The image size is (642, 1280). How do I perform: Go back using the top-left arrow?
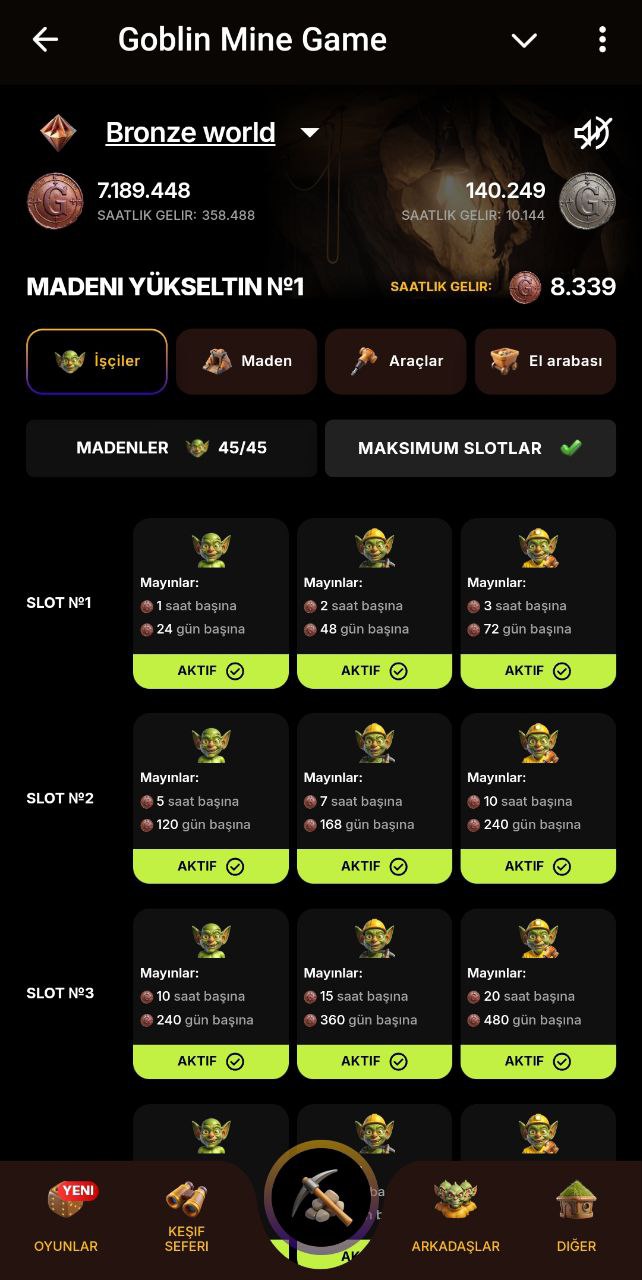coord(45,40)
